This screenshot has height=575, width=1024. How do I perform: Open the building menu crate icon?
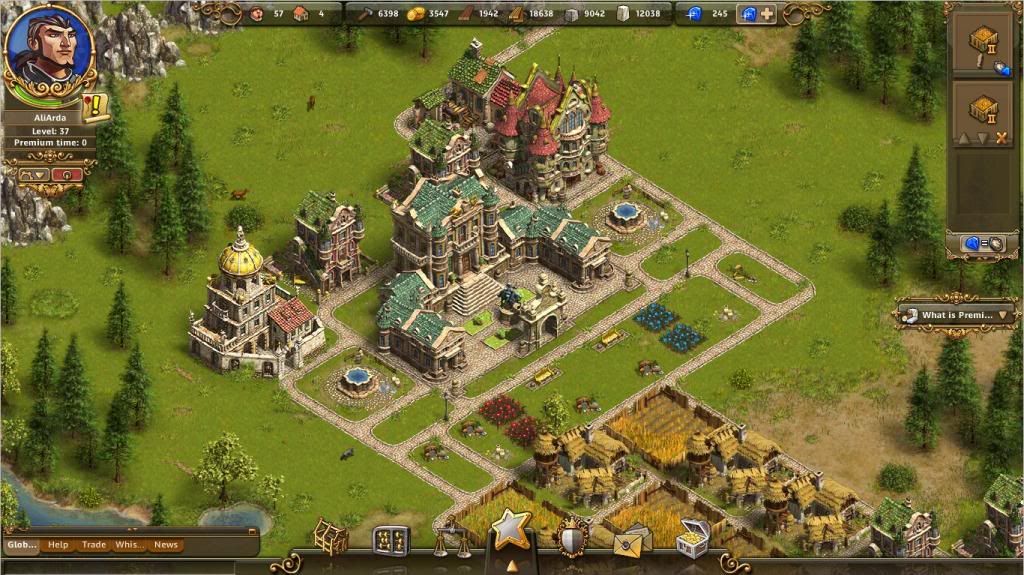click(331, 537)
